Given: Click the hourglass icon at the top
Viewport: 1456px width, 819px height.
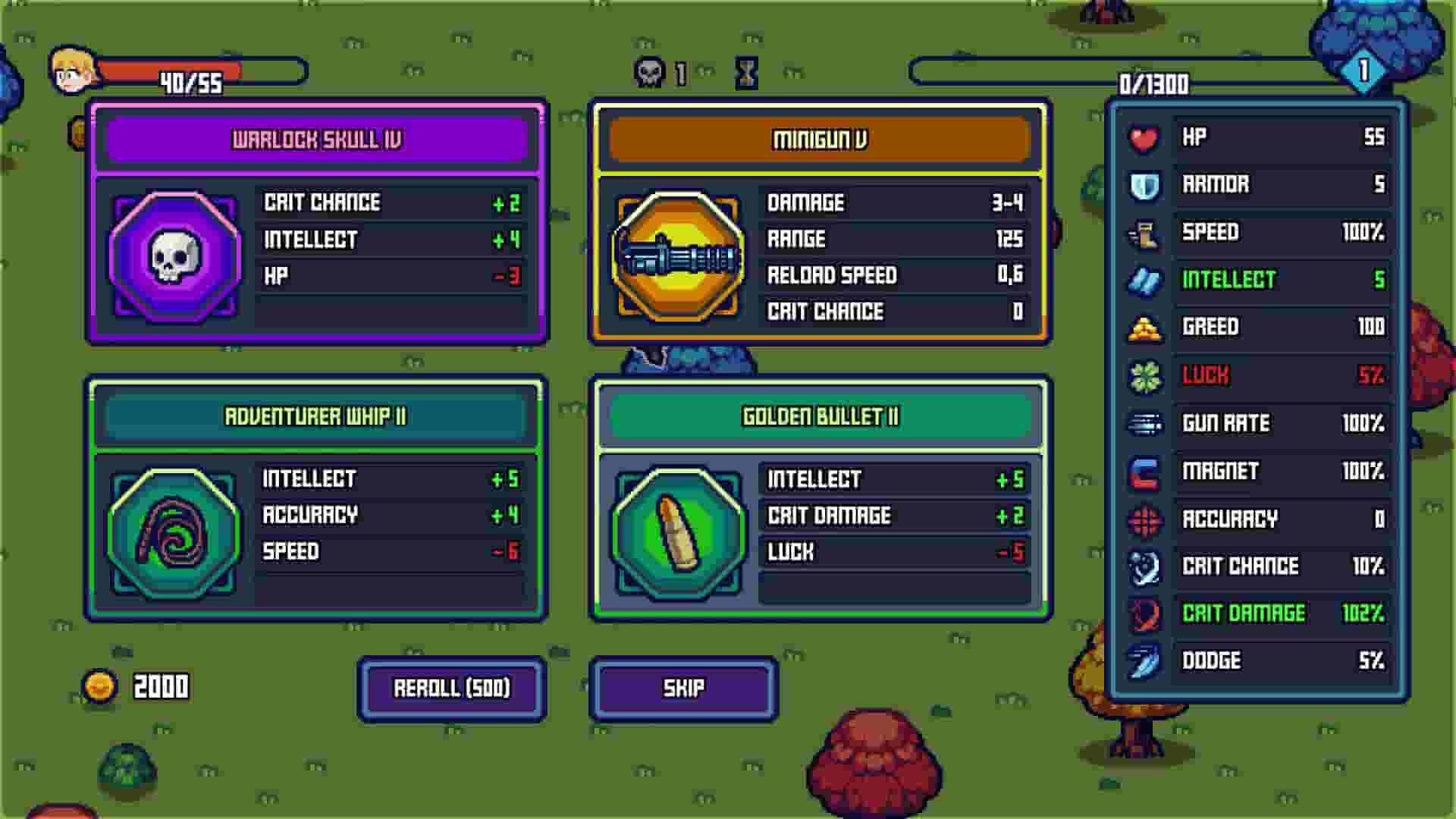Looking at the screenshot, I should (747, 73).
